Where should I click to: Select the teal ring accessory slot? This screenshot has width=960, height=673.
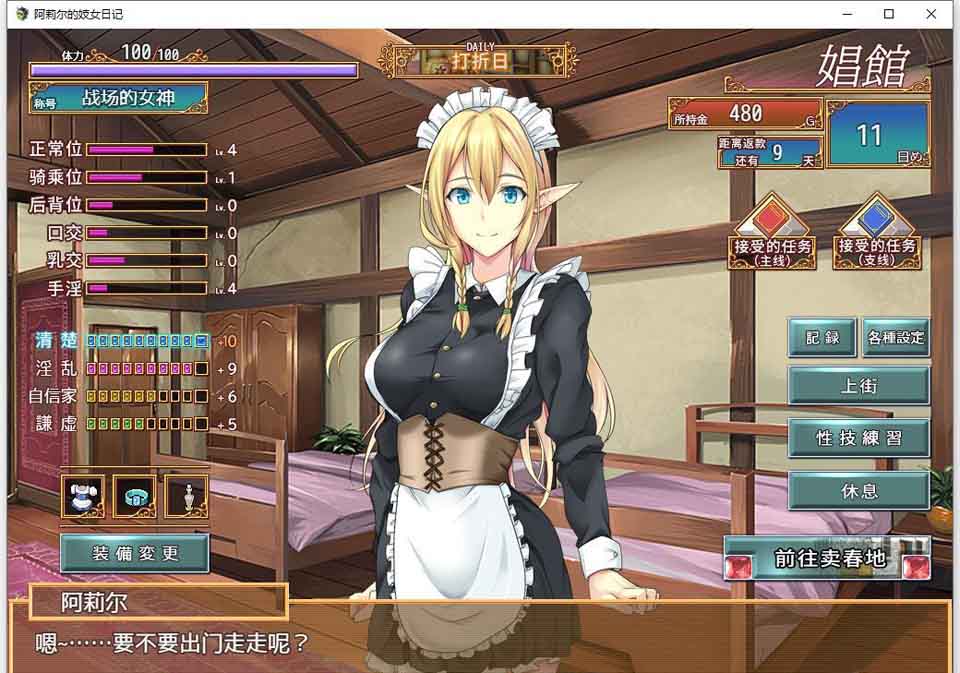[135, 496]
